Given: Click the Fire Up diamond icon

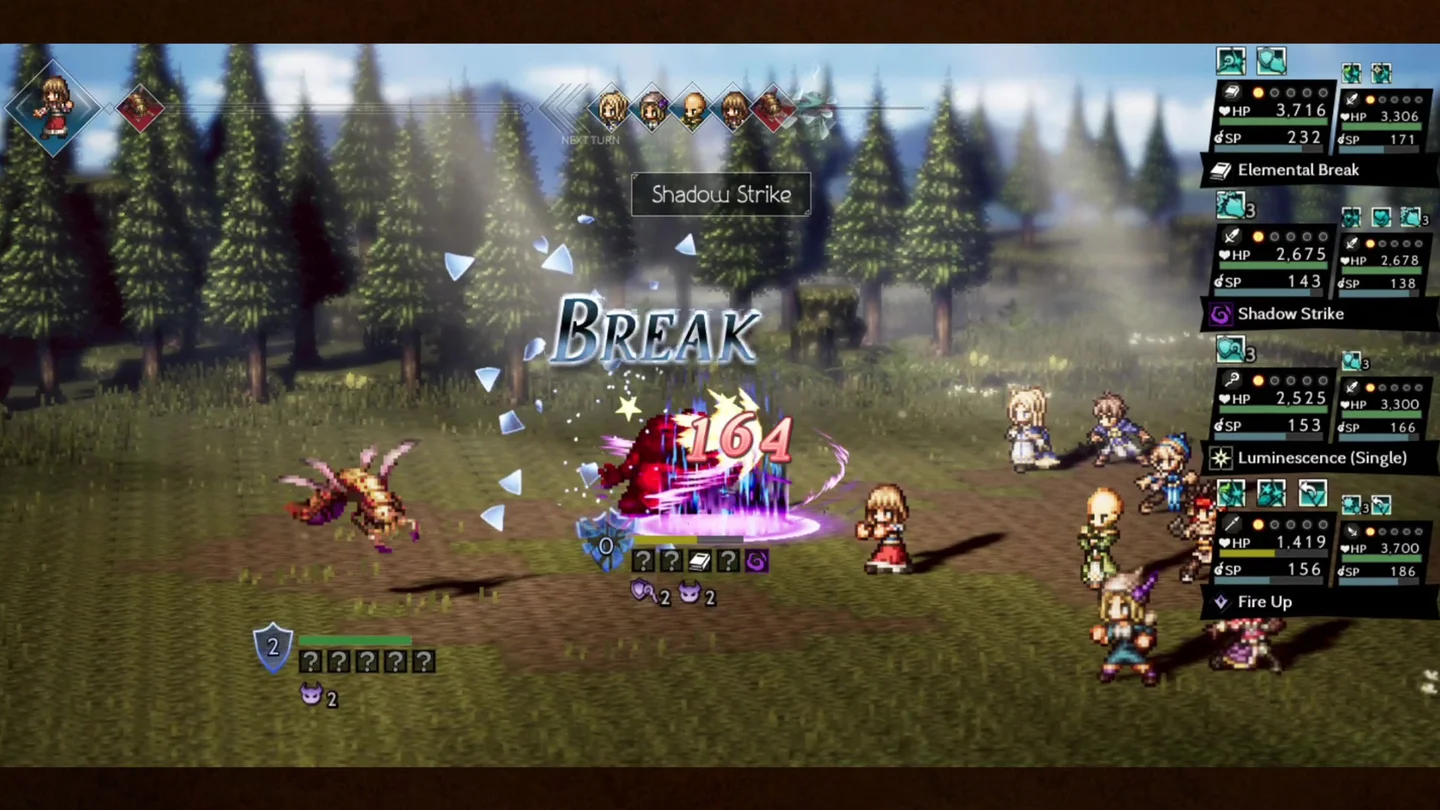Looking at the screenshot, I should click(x=1220, y=602).
